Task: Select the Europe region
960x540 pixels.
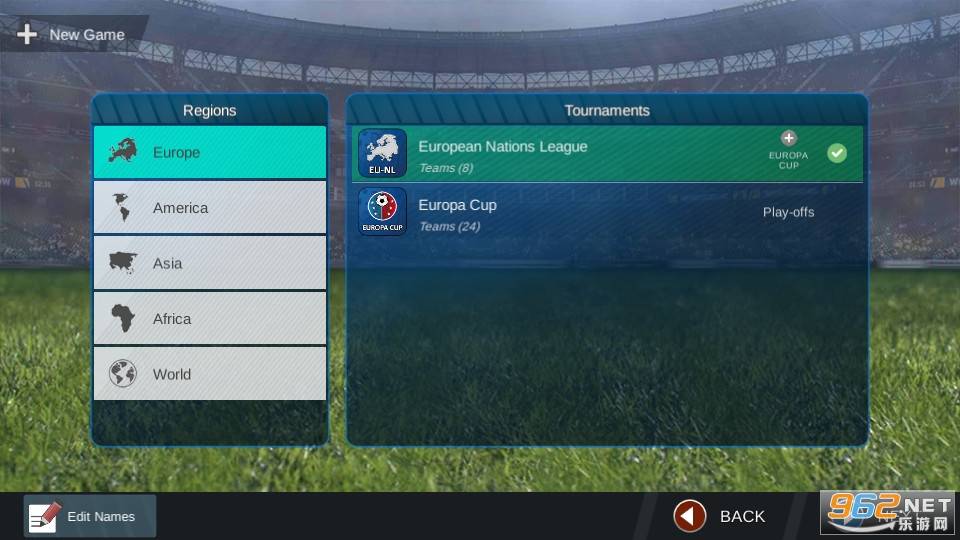Action: pos(210,153)
